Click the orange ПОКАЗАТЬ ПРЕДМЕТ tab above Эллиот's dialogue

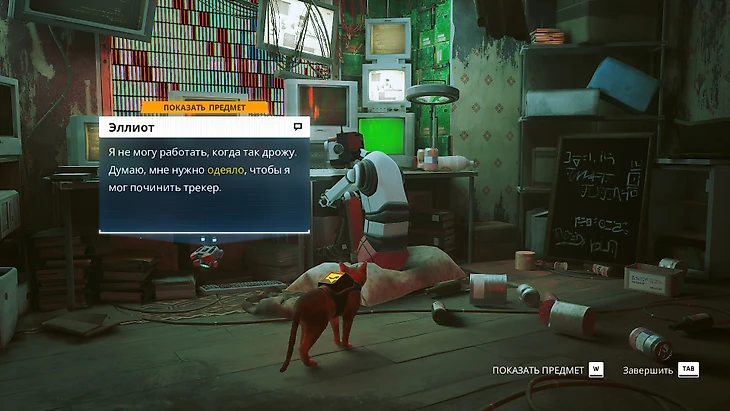coord(205,107)
